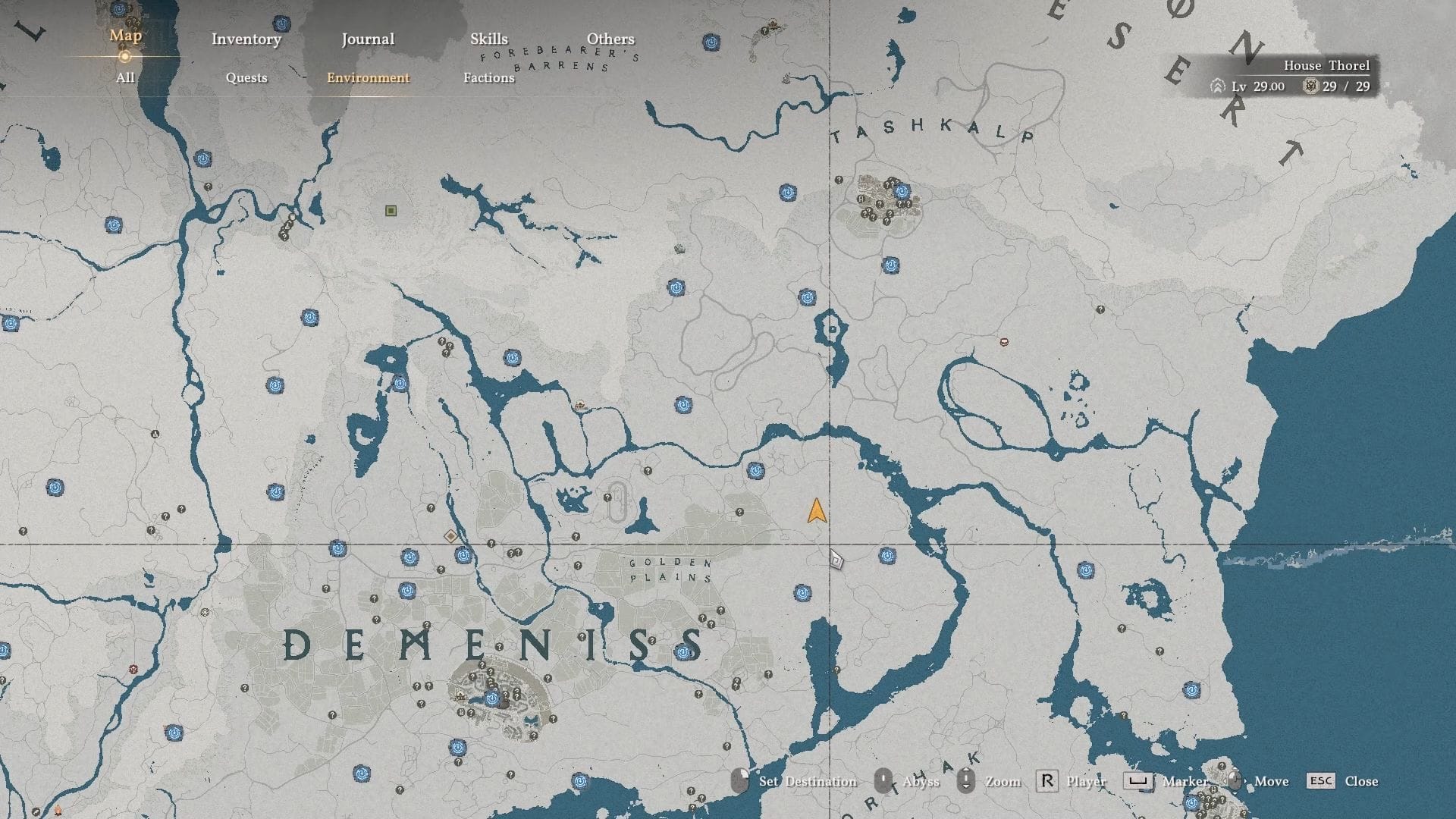1456x819 pixels.
Task: Filter map by Quests
Action: pos(246,77)
